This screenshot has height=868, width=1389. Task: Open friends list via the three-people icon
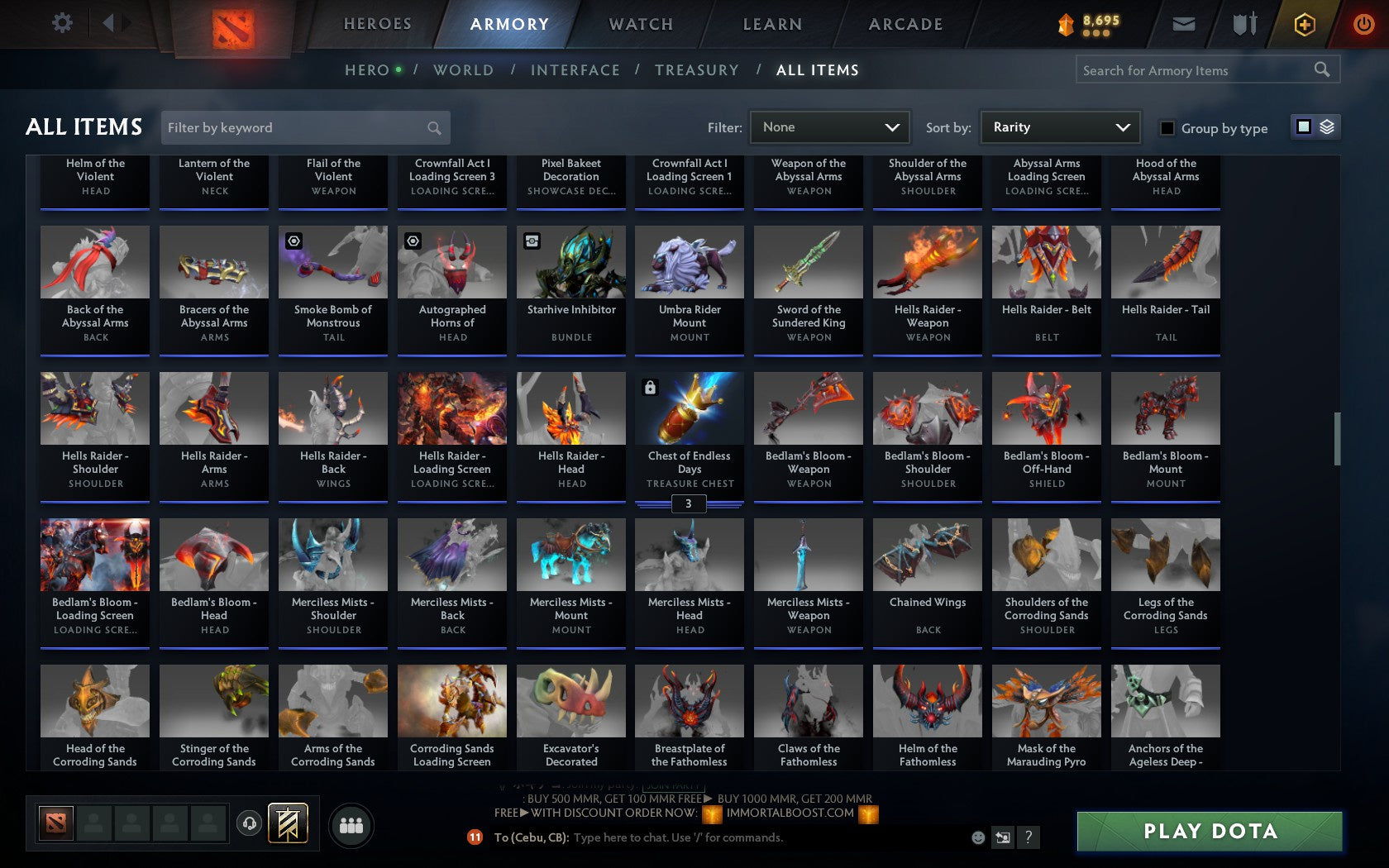click(x=351, y=824)
